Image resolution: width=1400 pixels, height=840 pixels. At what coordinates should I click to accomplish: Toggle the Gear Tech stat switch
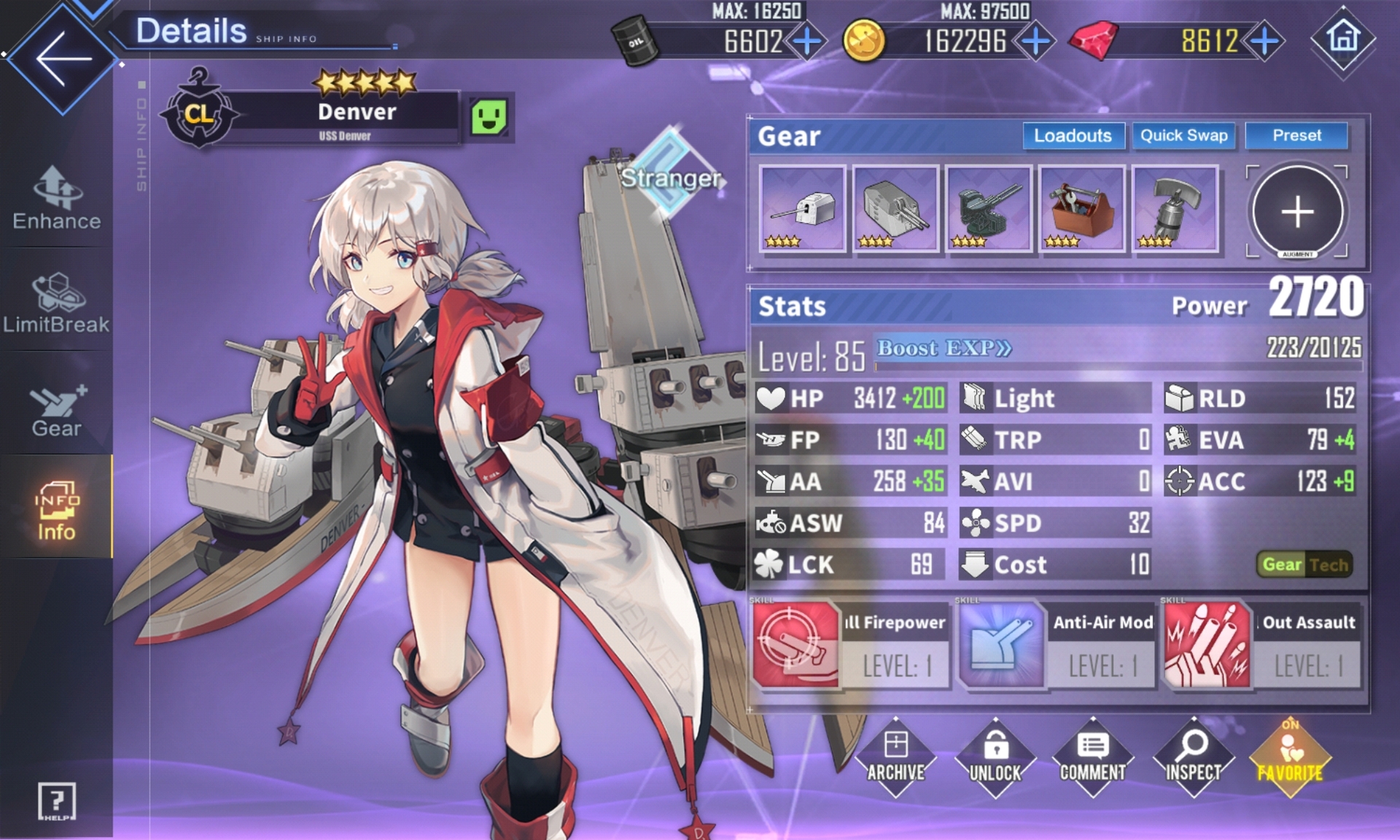pyautogui.click(x=1304, y=564)
